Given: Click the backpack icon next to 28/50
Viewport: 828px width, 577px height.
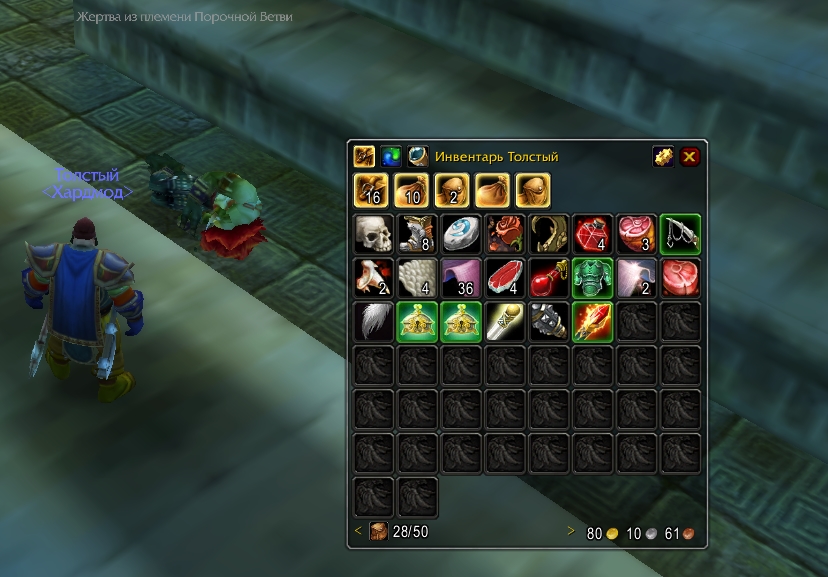Looking at the screenshot, I should (x=379, y=531).
